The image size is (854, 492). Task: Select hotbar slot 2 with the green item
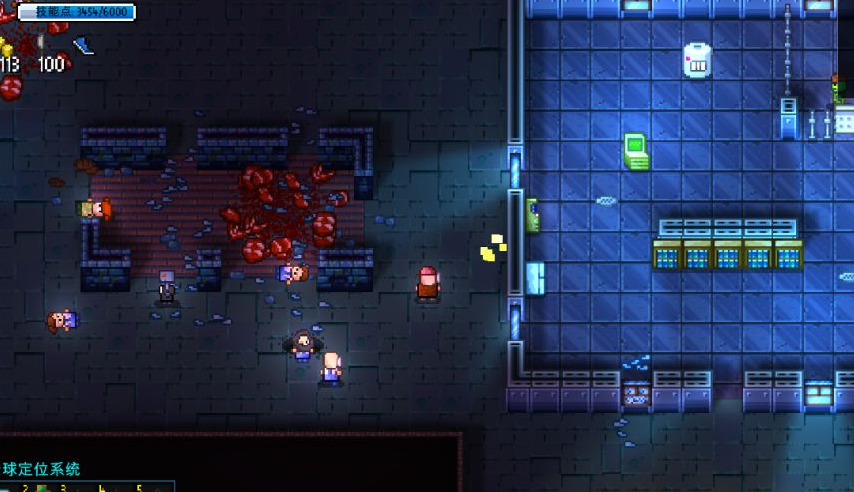click(42, 488)
